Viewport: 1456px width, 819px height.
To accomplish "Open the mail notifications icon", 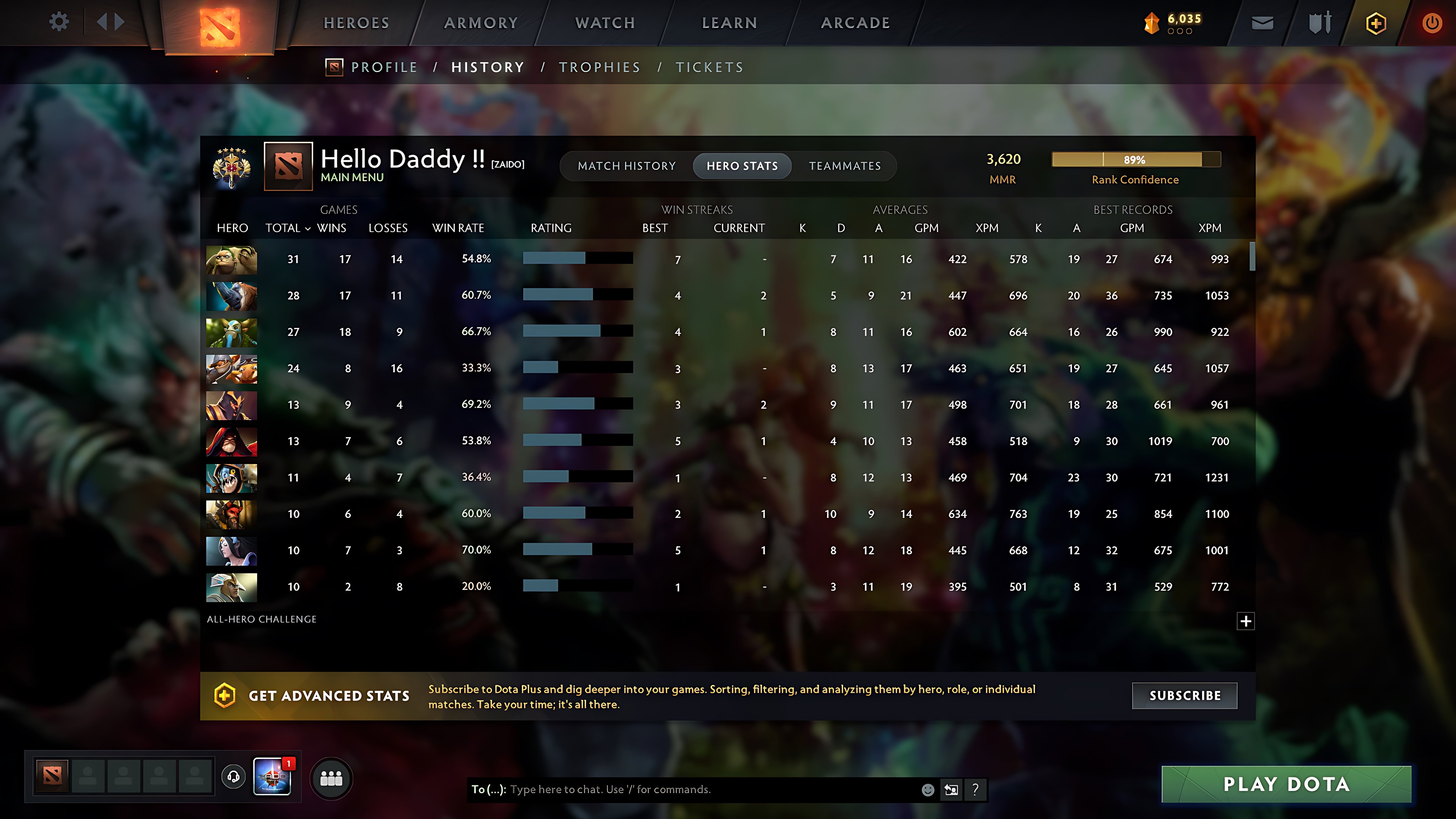I will (x=1263, y=22).
